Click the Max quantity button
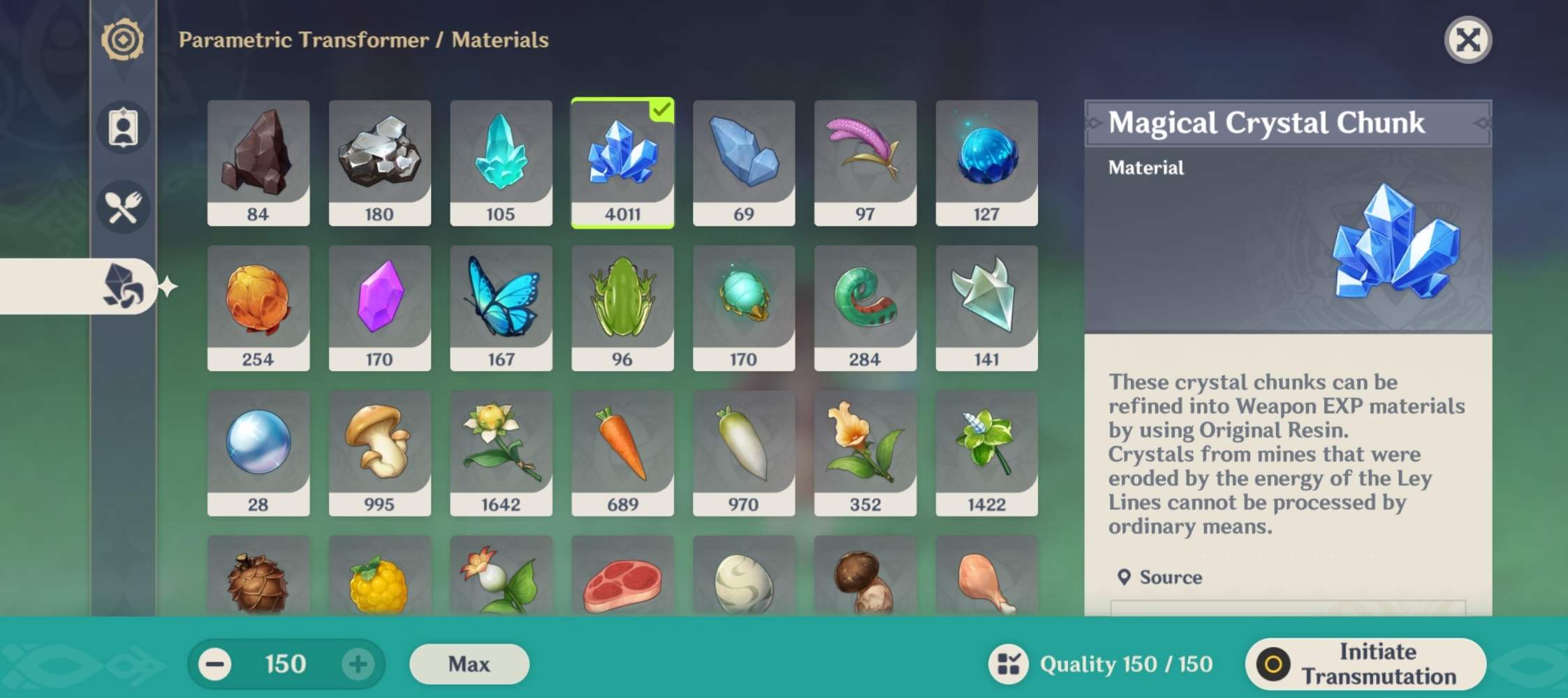 point(469,664)
